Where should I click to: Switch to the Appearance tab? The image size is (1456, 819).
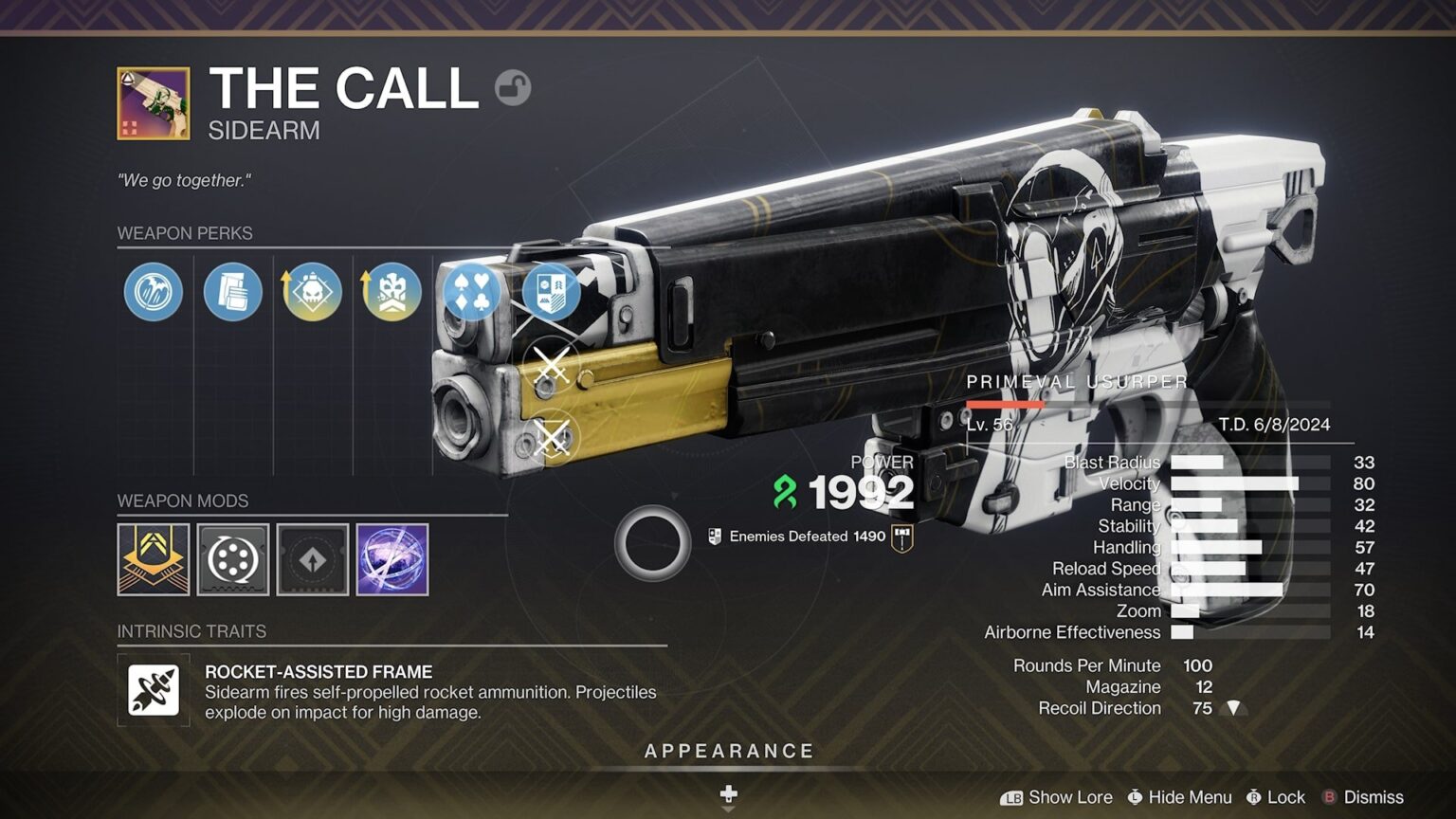[x=730, y=750]
